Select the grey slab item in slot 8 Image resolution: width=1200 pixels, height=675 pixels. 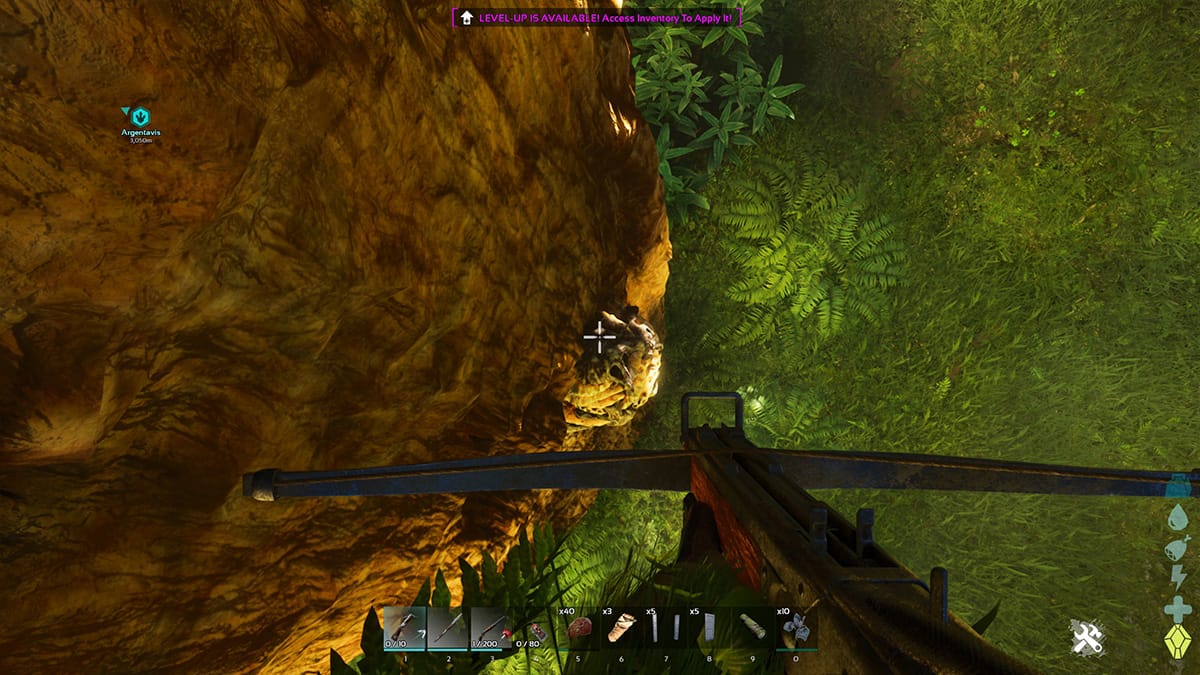tap(709, 628)
